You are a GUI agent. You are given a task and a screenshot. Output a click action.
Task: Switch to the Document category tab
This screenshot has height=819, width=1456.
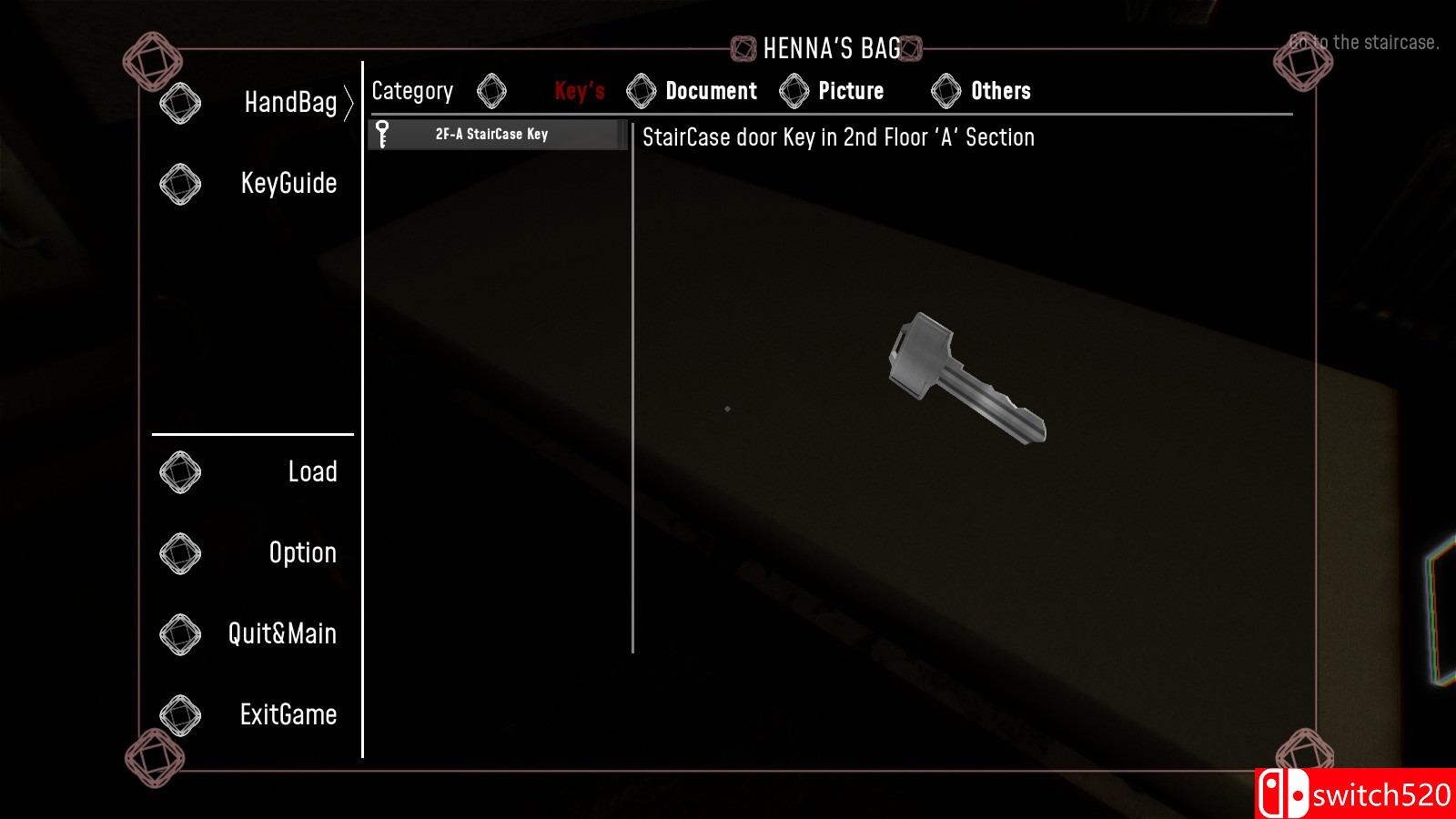pos(710,91)
